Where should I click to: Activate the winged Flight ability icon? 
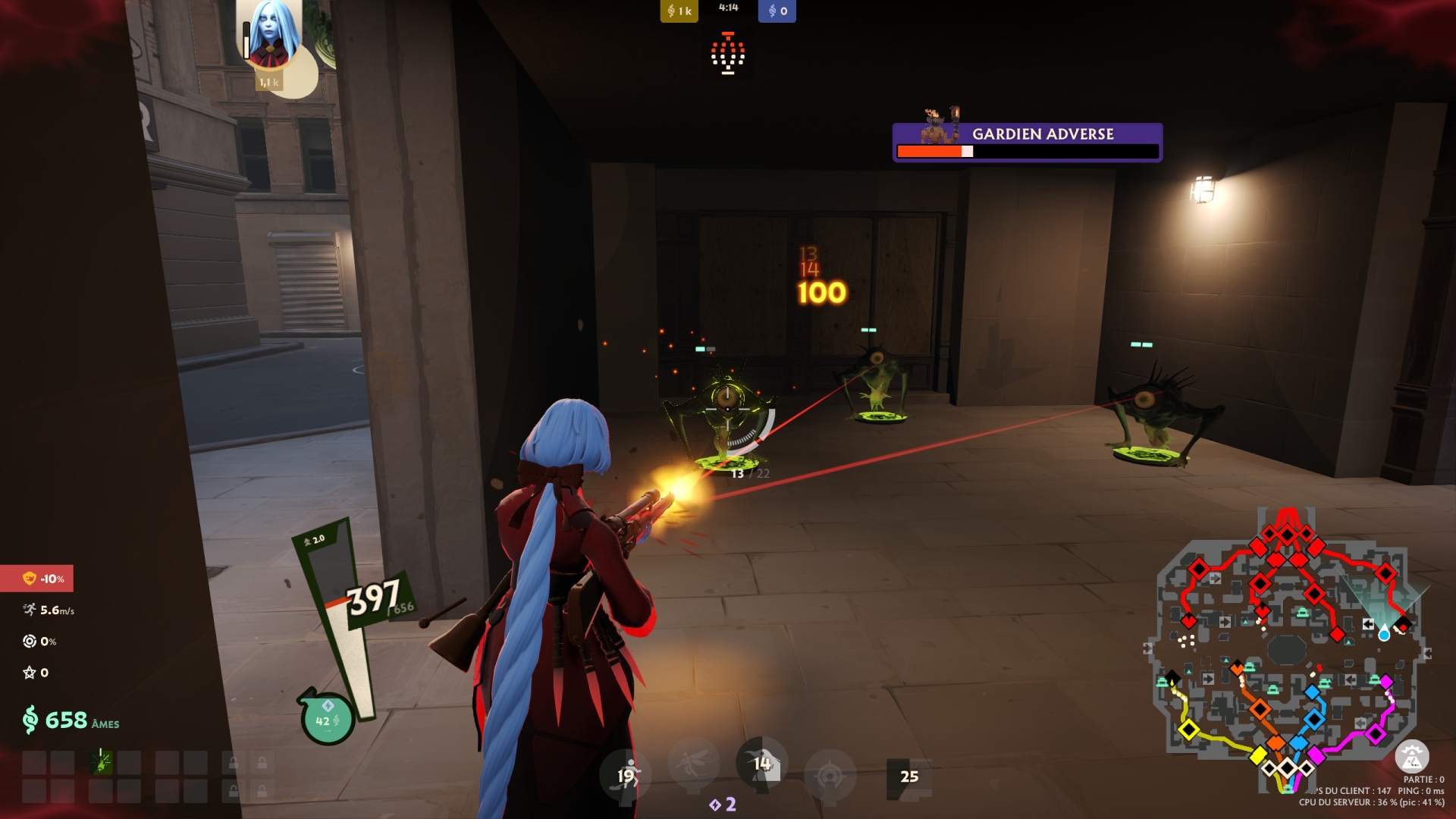(x=694, y=762)
